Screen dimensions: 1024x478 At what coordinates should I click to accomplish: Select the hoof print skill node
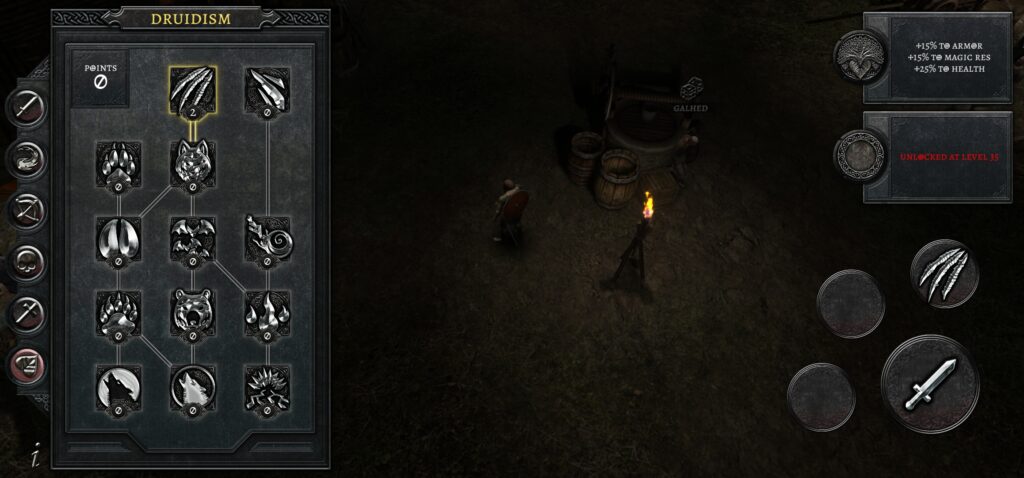click(x=118, y=237)
